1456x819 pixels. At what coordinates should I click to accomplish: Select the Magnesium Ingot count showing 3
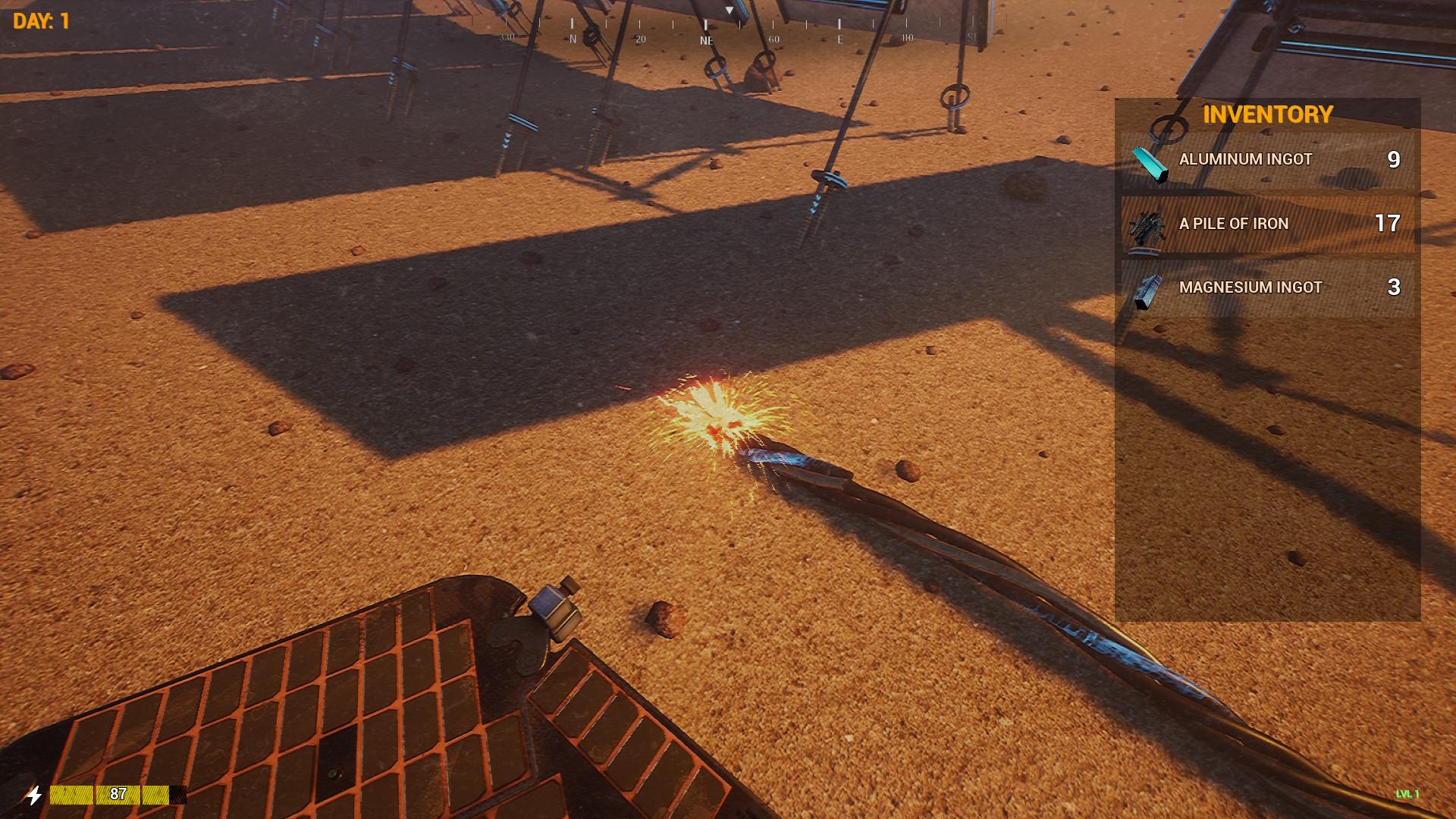pos(1392,287)
